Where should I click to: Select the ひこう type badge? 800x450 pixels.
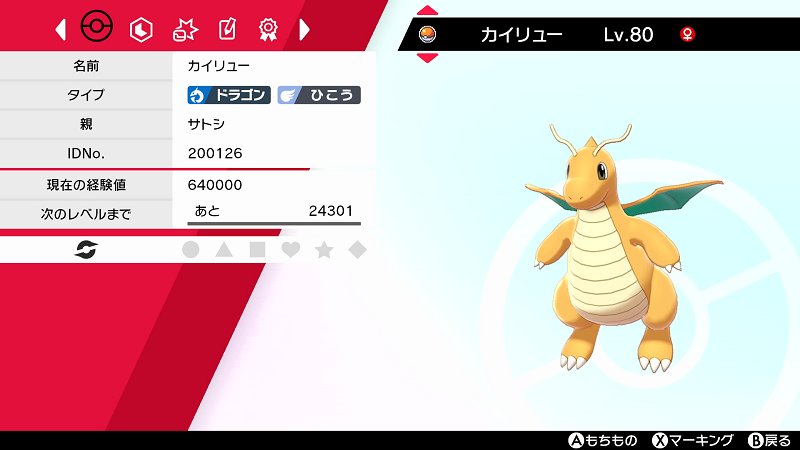click(x=319, y=95)
